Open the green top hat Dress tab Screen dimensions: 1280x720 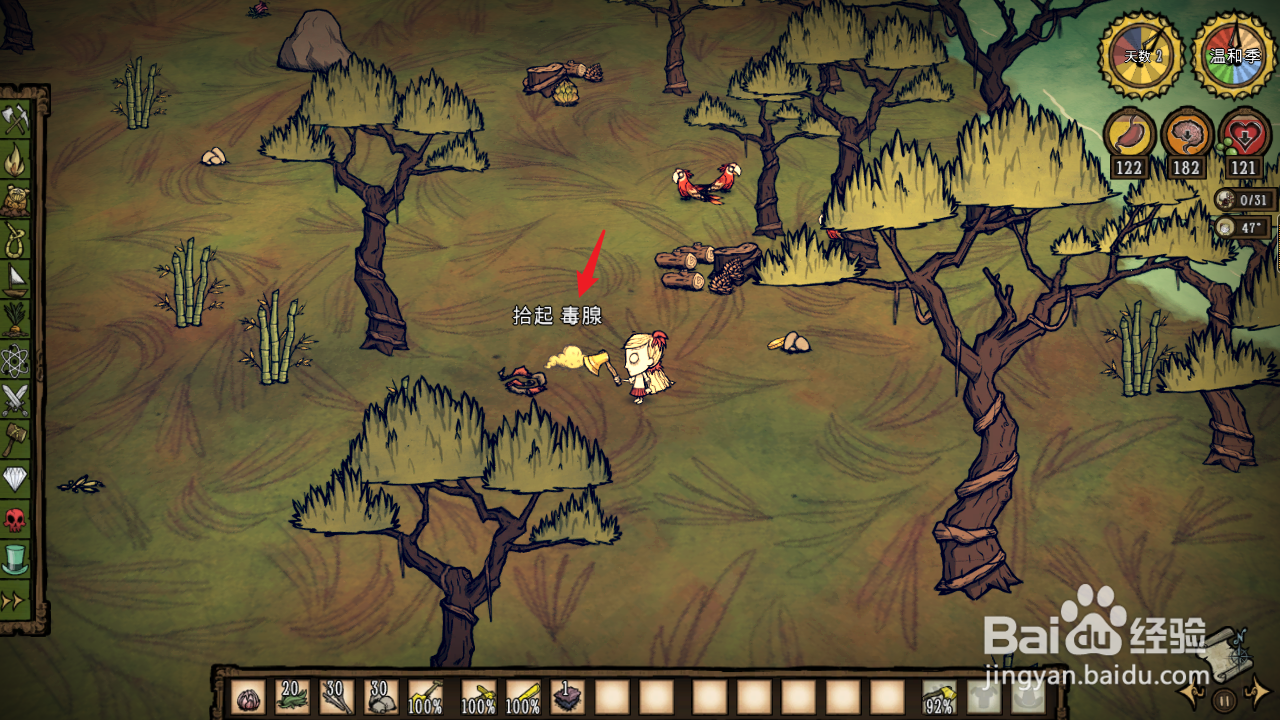click(x=17, y=559)
